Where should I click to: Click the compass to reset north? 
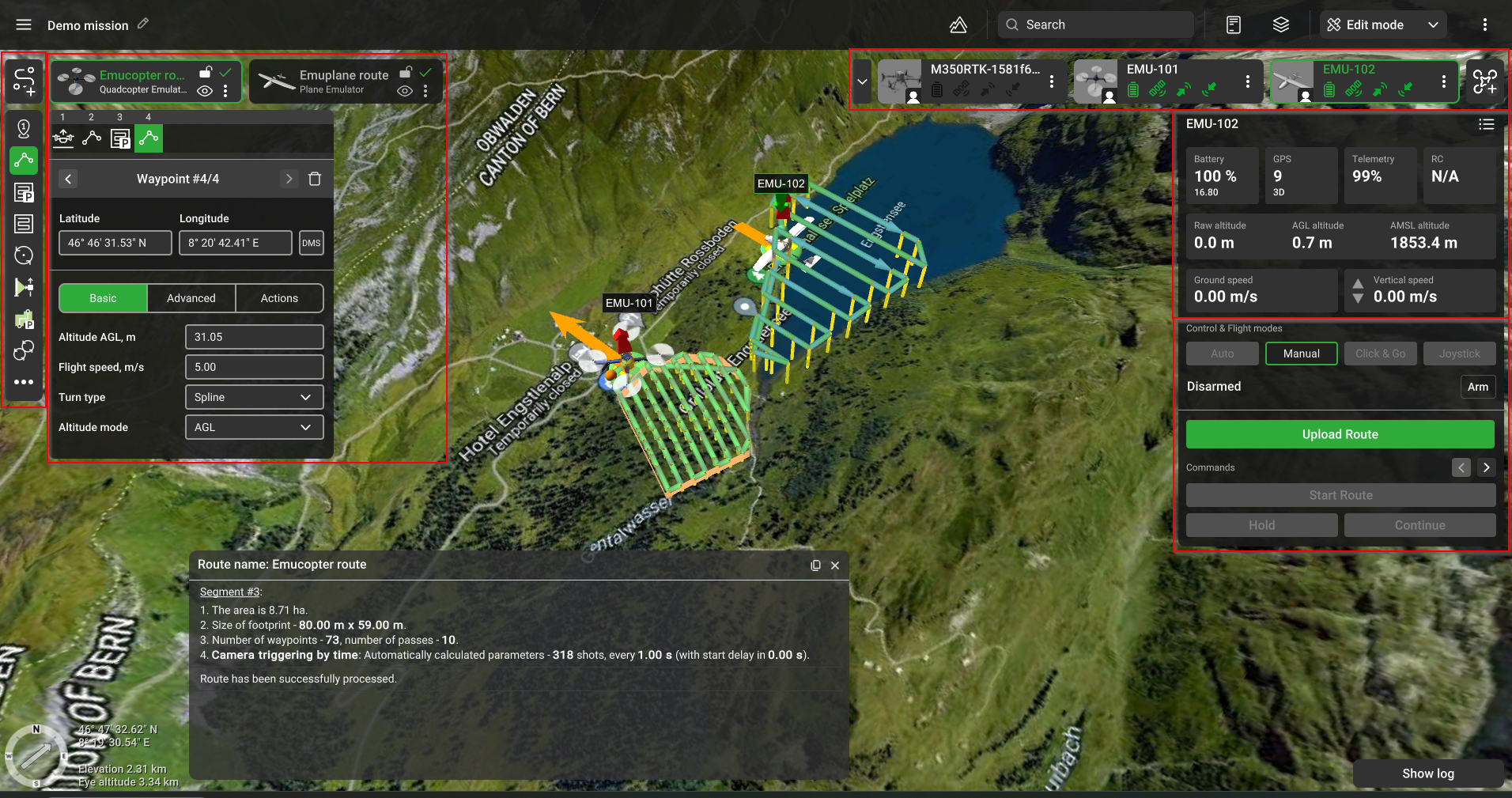click(36, 755)
